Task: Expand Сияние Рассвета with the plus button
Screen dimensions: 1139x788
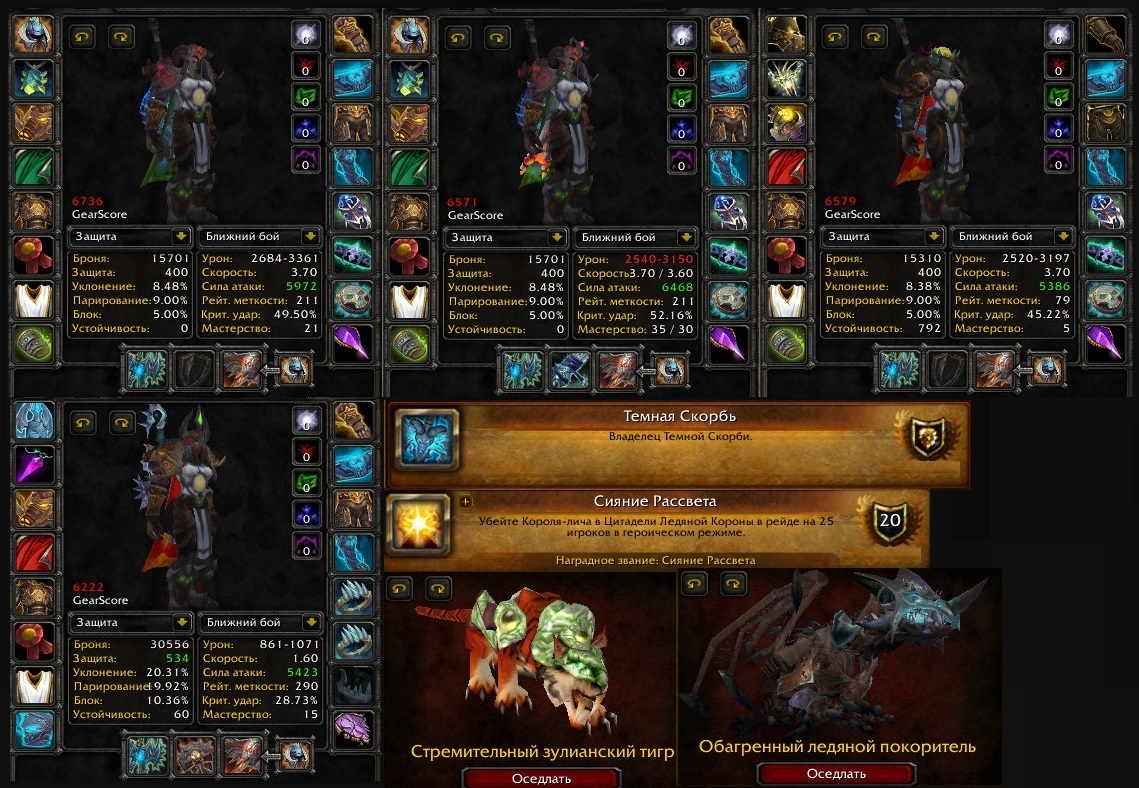Action: coord(465,501)
